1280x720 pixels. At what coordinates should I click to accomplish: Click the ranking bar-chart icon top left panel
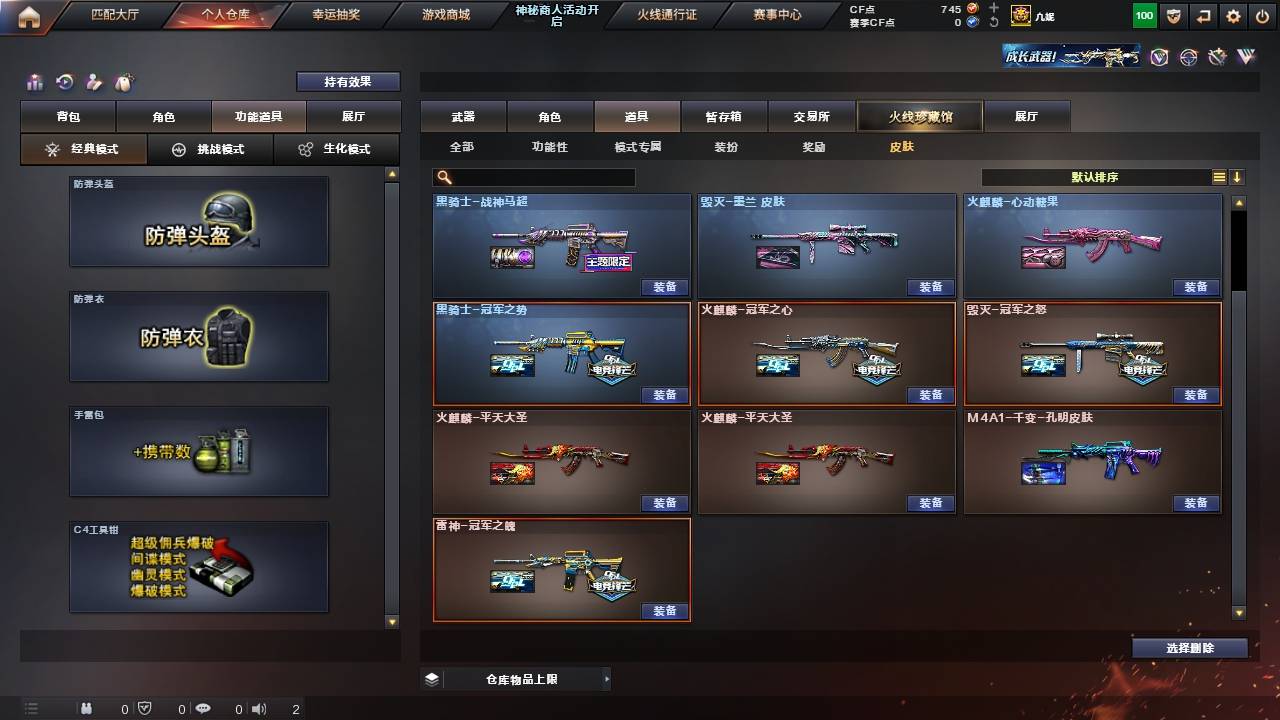(x=36, y=81)
